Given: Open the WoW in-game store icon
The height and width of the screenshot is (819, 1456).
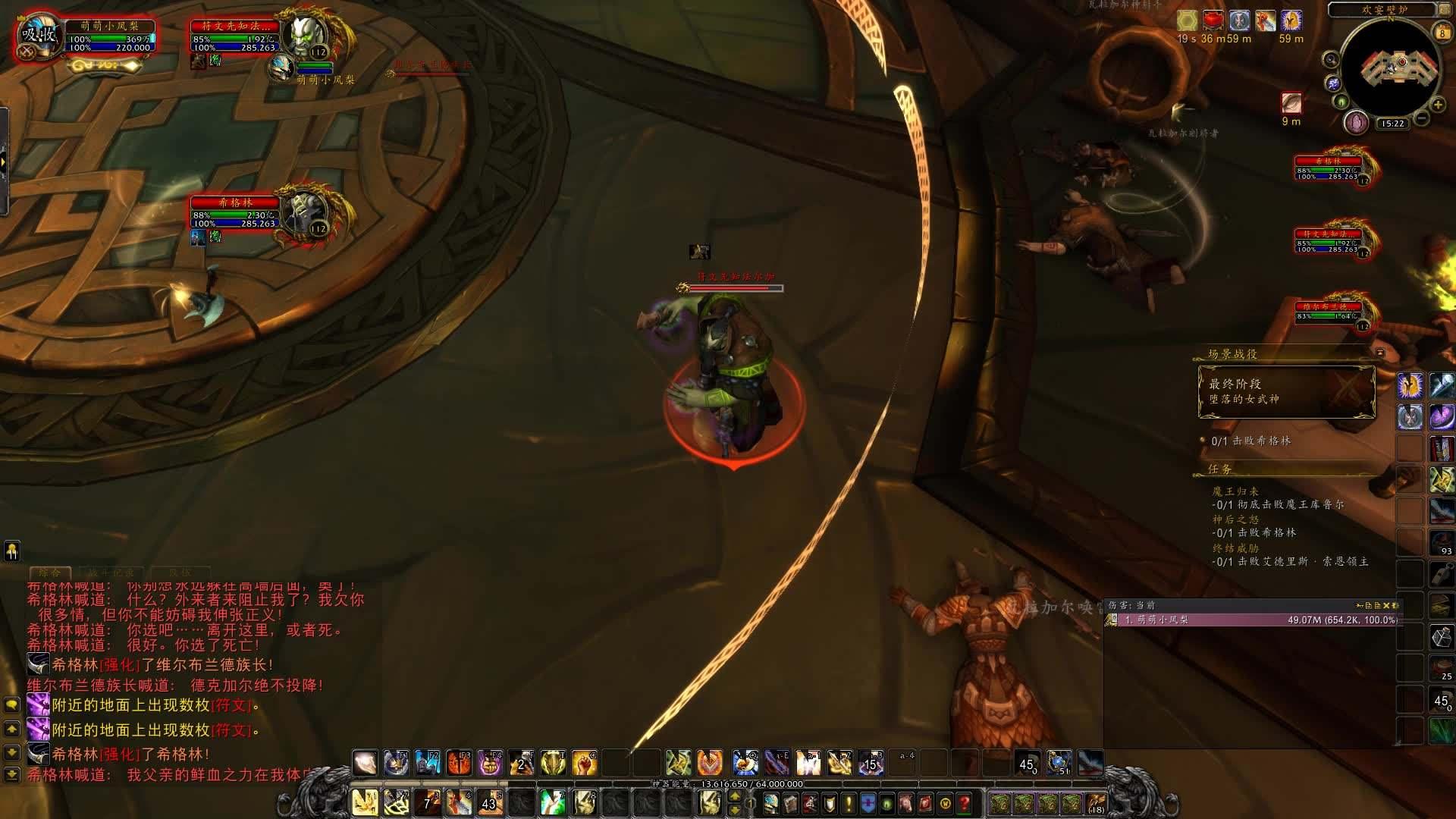Looking at the screenshot, I should click(x=946, y=804).
